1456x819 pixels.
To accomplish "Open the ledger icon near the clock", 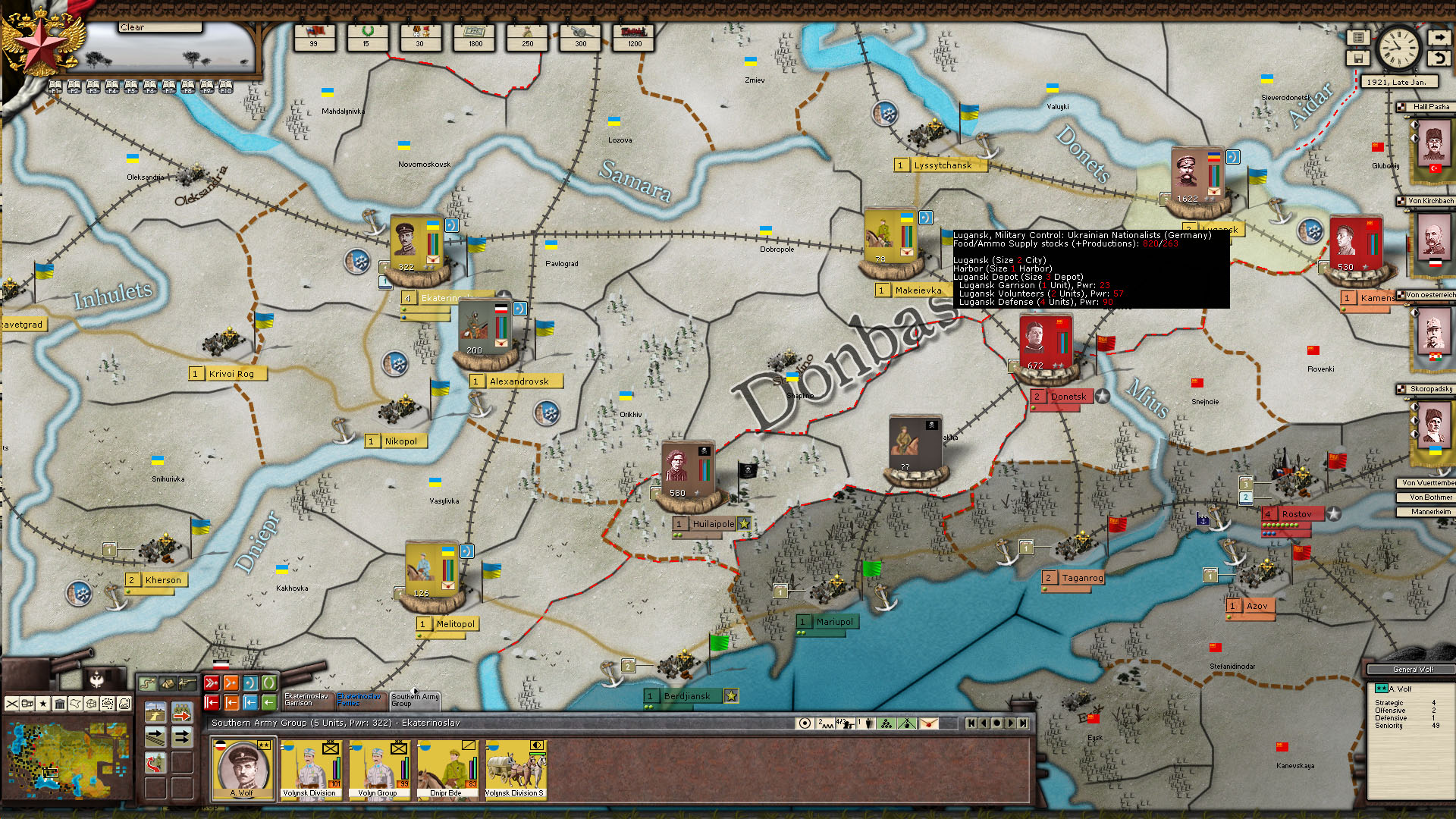I will (1358, 37).
